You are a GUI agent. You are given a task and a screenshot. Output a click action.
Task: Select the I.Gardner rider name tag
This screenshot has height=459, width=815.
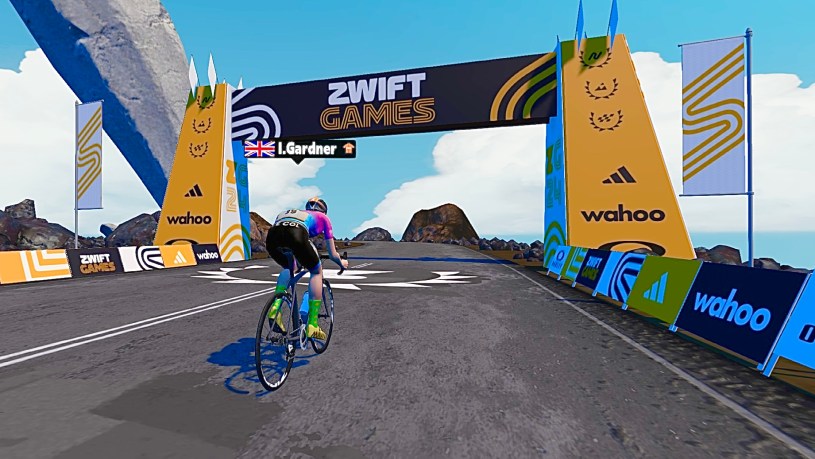[300, 148]
